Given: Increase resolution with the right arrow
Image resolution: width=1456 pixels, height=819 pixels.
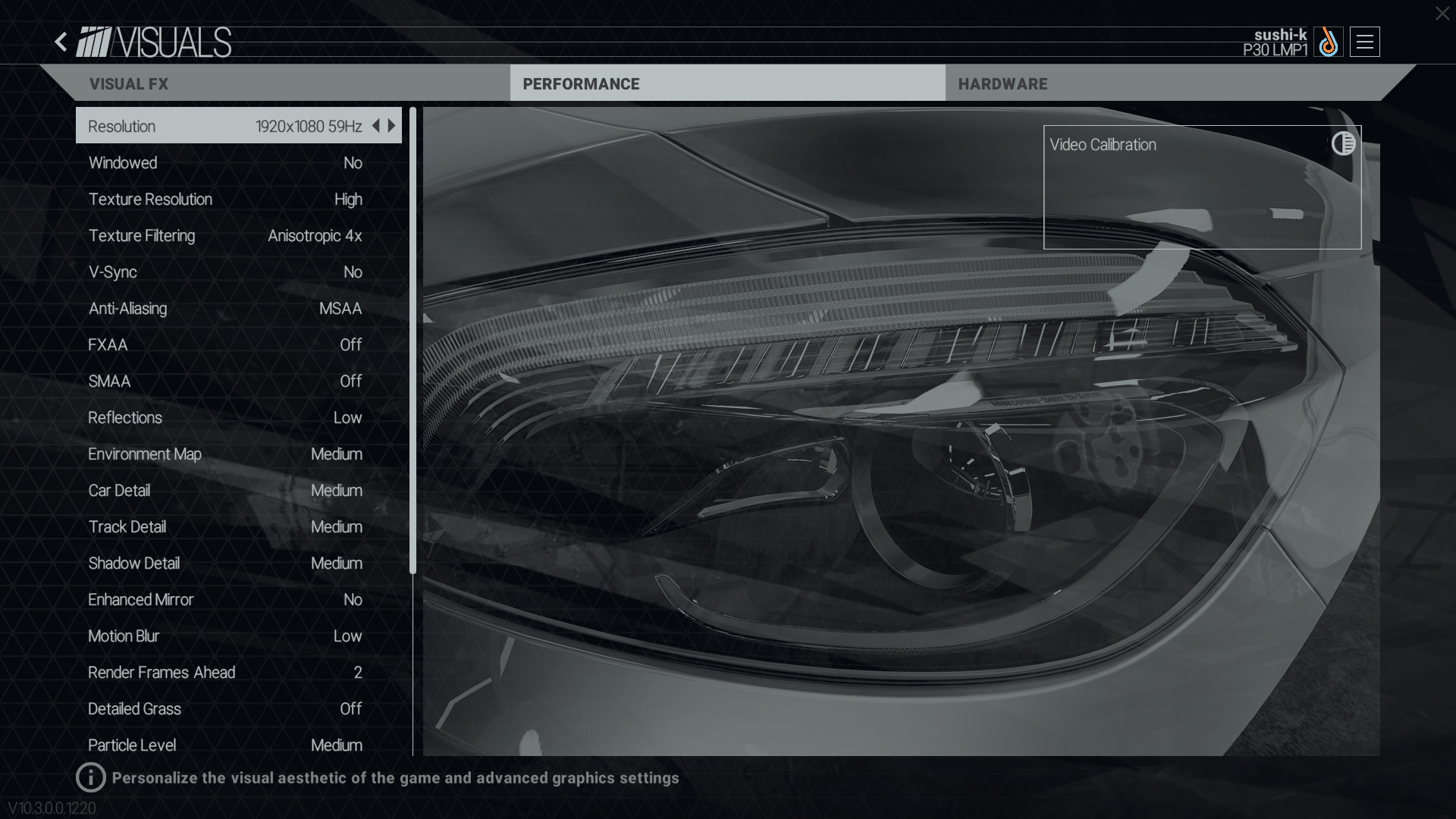Looking at the screenshot, I should [392, 126].
